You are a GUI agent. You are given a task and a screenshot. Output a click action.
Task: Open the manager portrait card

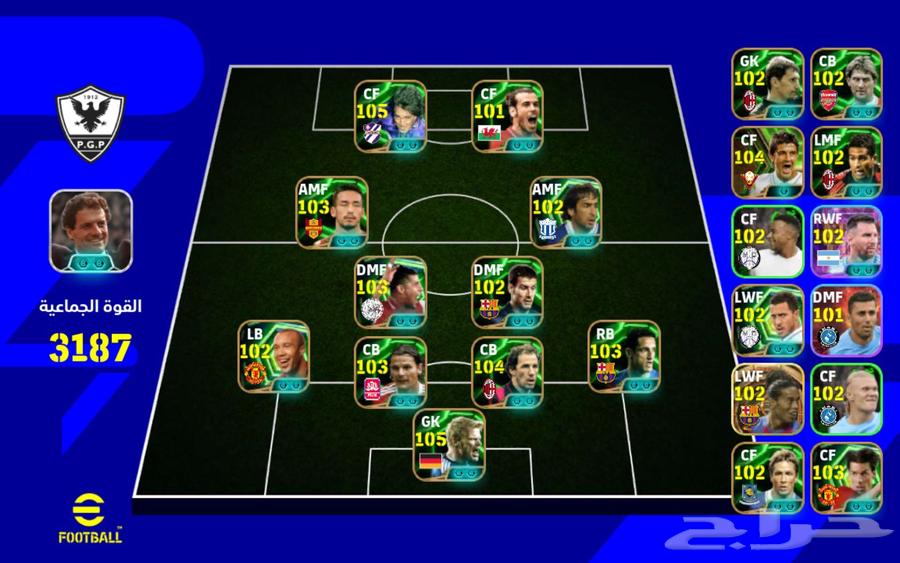(91, 229)
